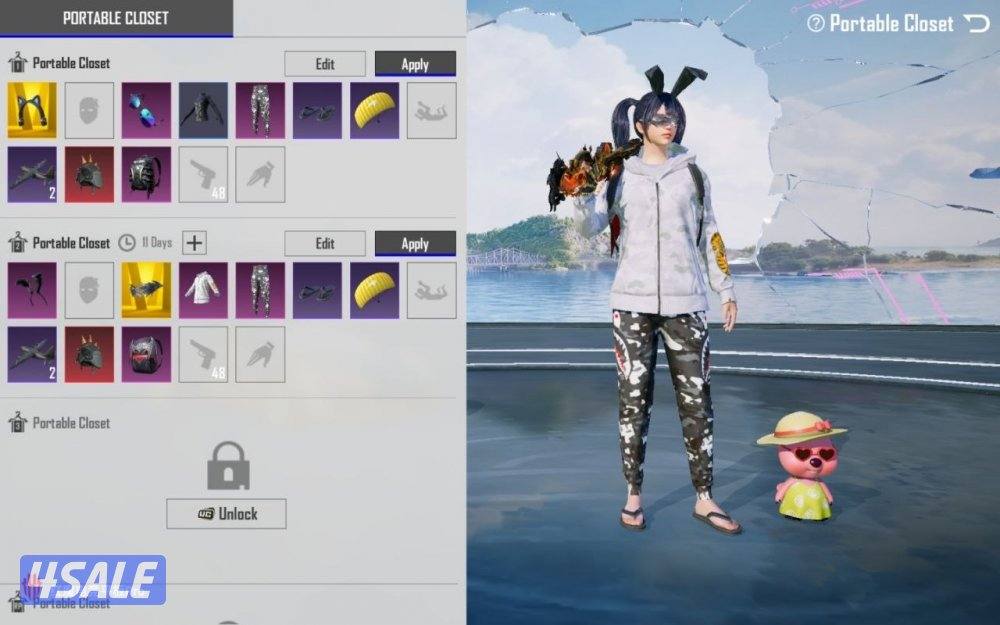
Task: Open the Portable Closet help icon
Action: click(x=816, y=23)
